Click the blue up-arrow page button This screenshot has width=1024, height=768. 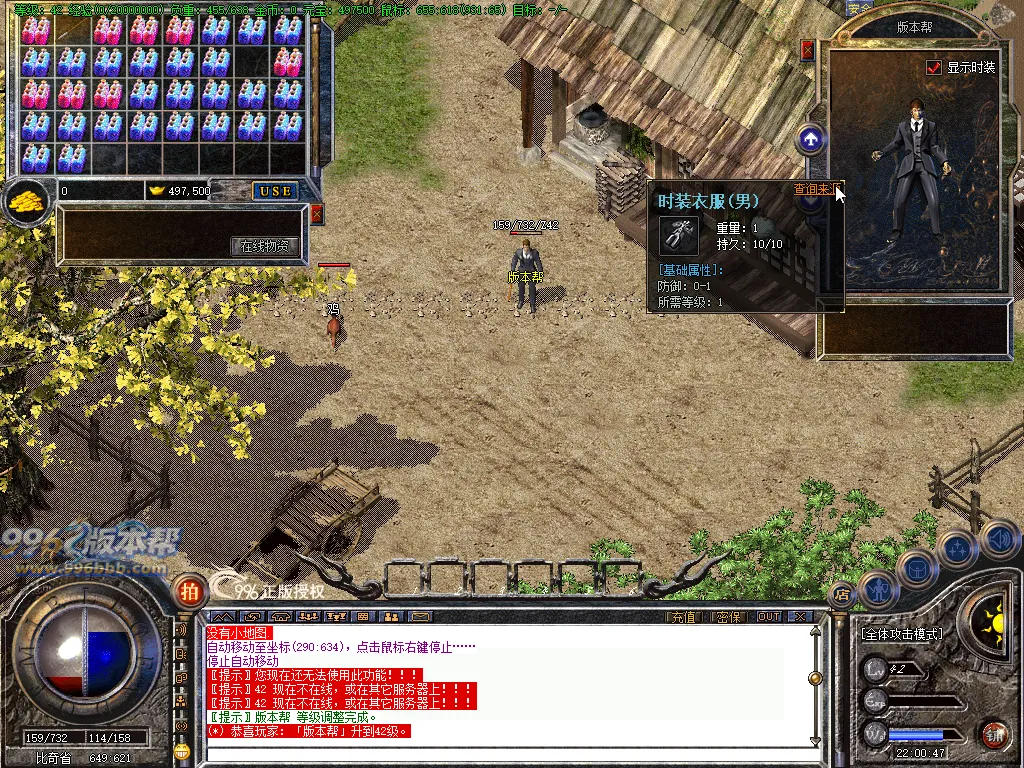[x=811, y=139]
